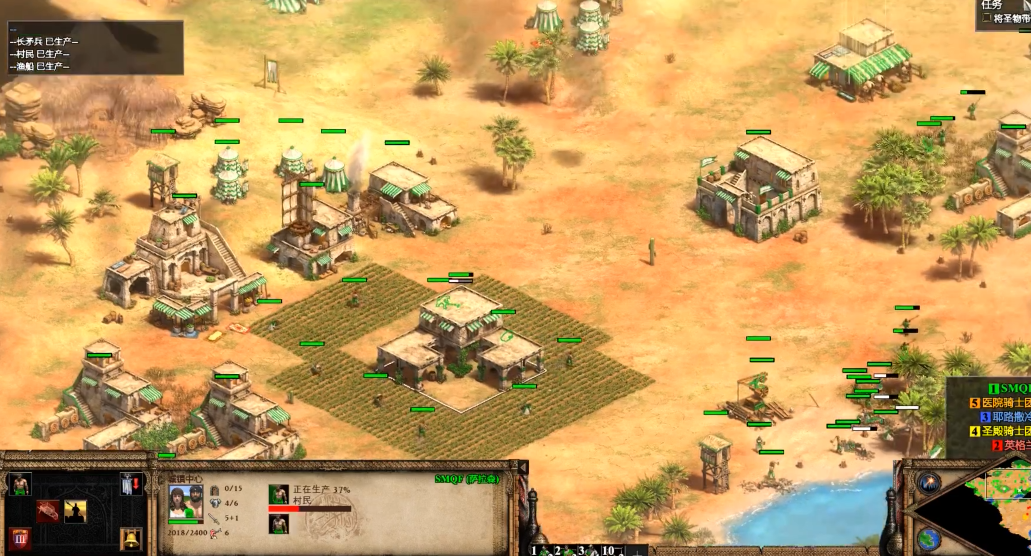
Task: Collapse the info panel with the arrow button
Action: 523,466
